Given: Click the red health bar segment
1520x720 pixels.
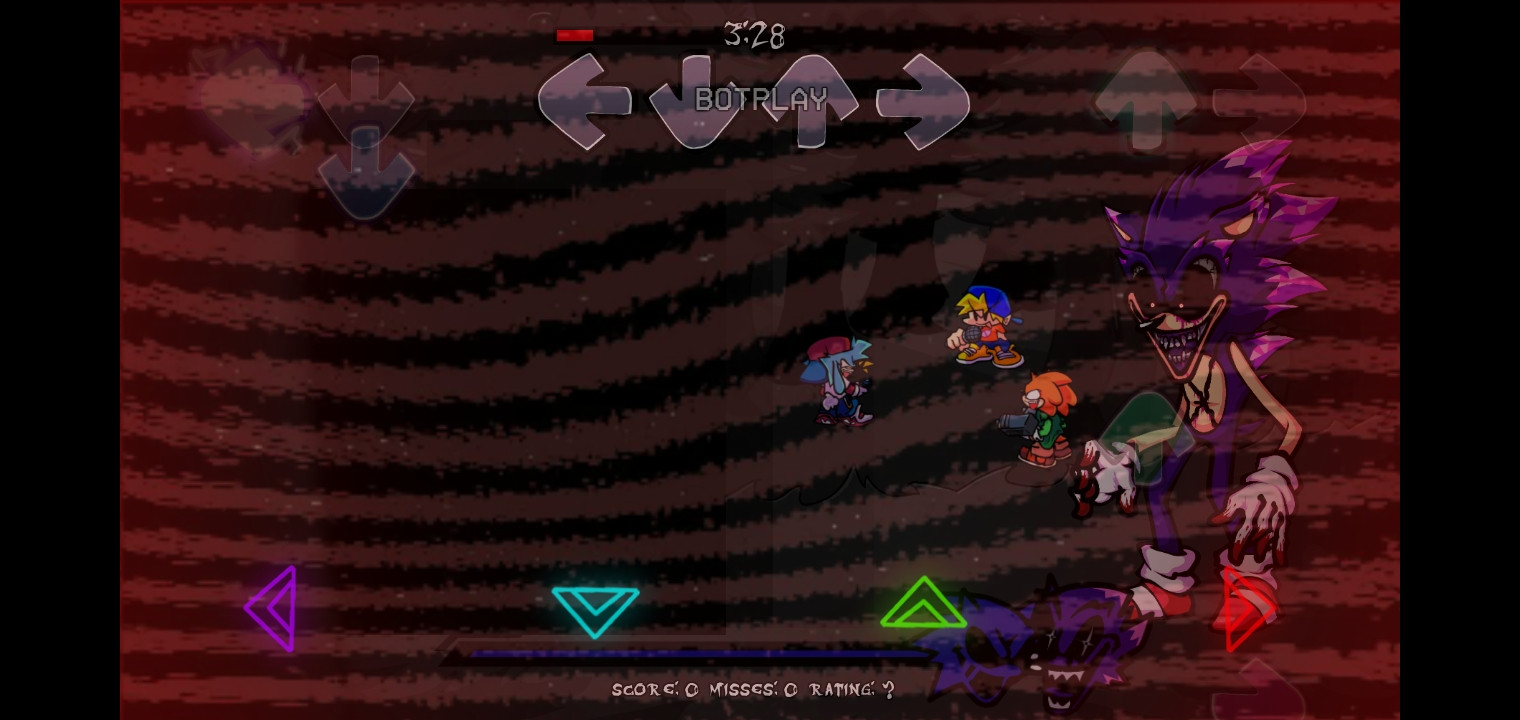Looking at the screenshot, I should click(x=574, y=34).
